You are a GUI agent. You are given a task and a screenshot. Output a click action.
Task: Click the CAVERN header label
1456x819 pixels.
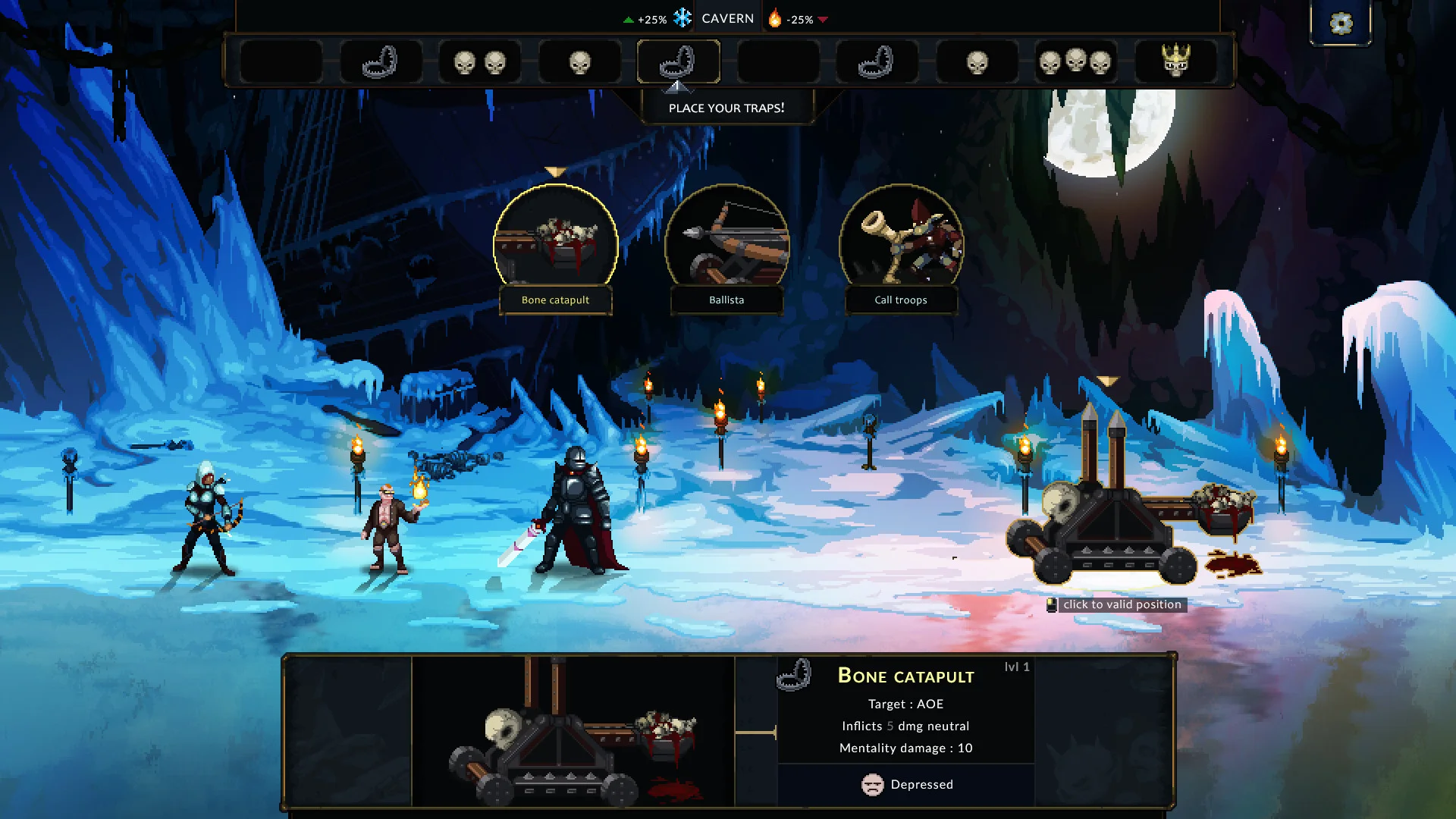pos(727,17)
